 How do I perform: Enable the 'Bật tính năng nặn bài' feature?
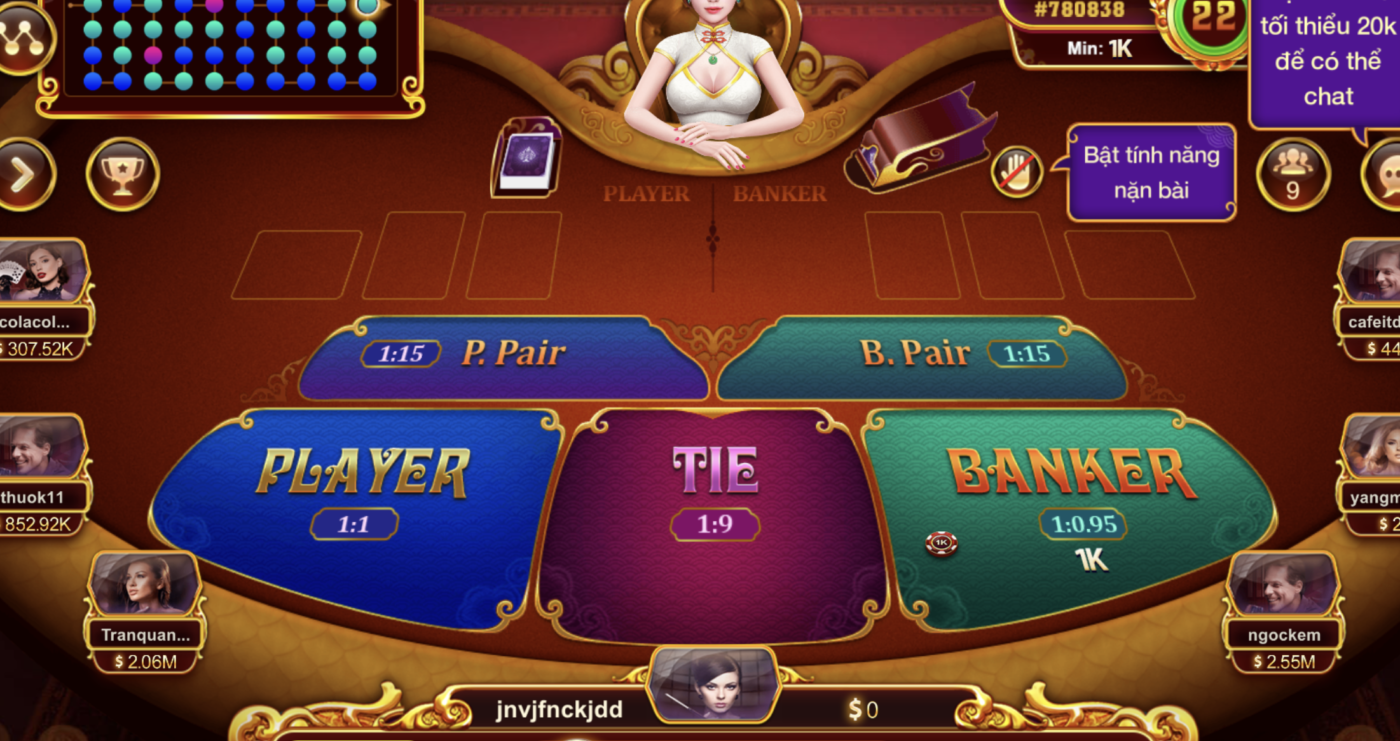pos(1150,170)
